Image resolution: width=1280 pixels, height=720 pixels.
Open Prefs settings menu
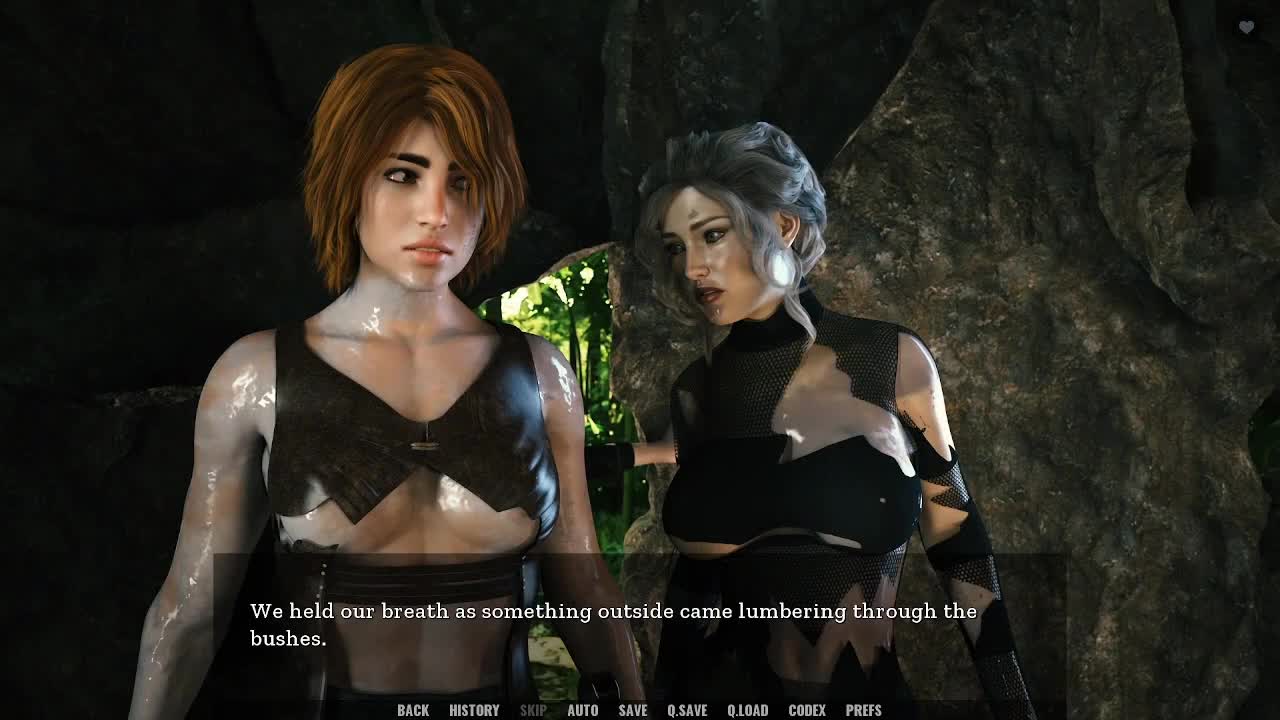(863, 710)
